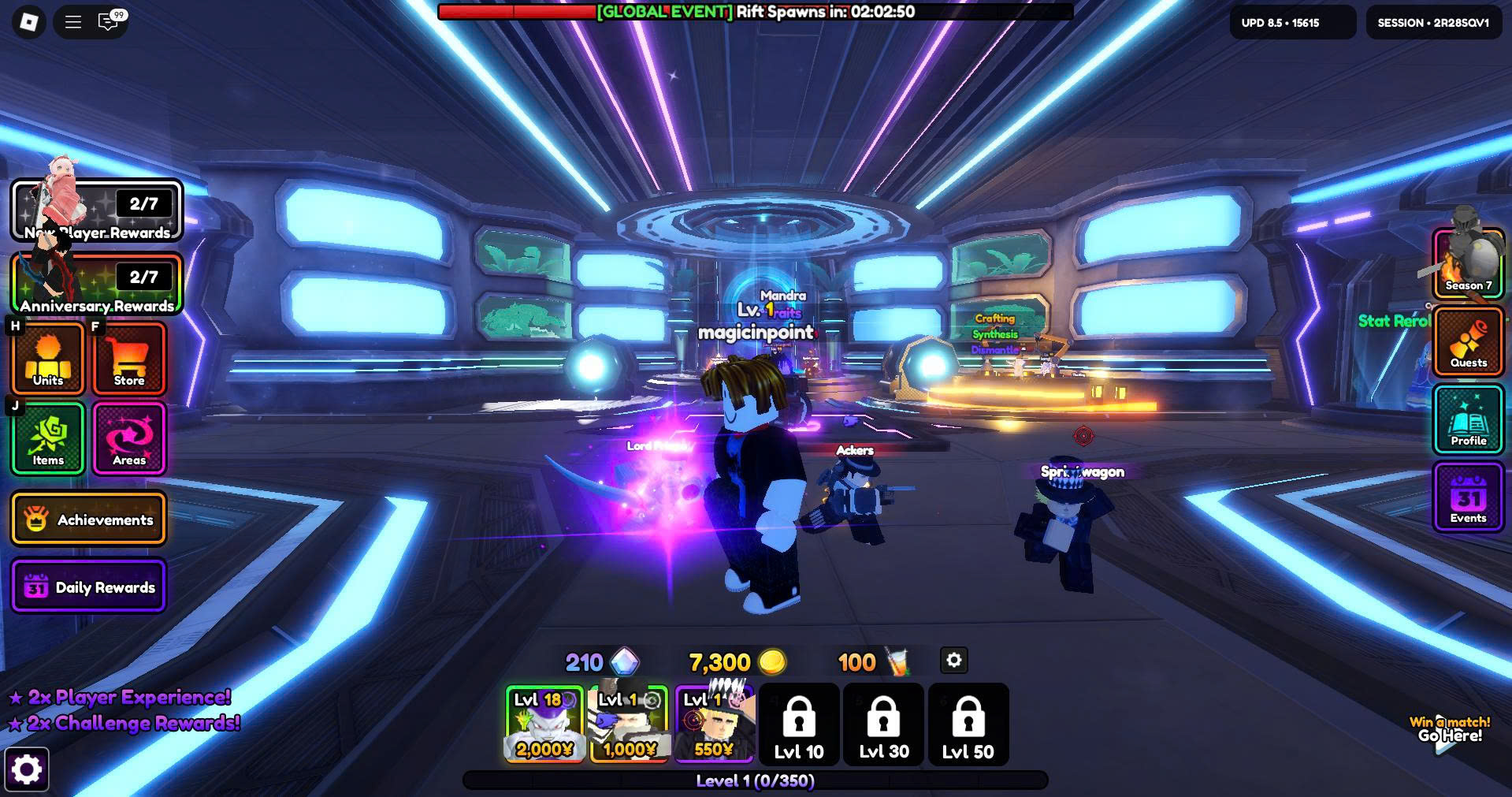This screenshot has width=1512, height=797.
Task: Open the Roblox chat window
Action: 108,22
